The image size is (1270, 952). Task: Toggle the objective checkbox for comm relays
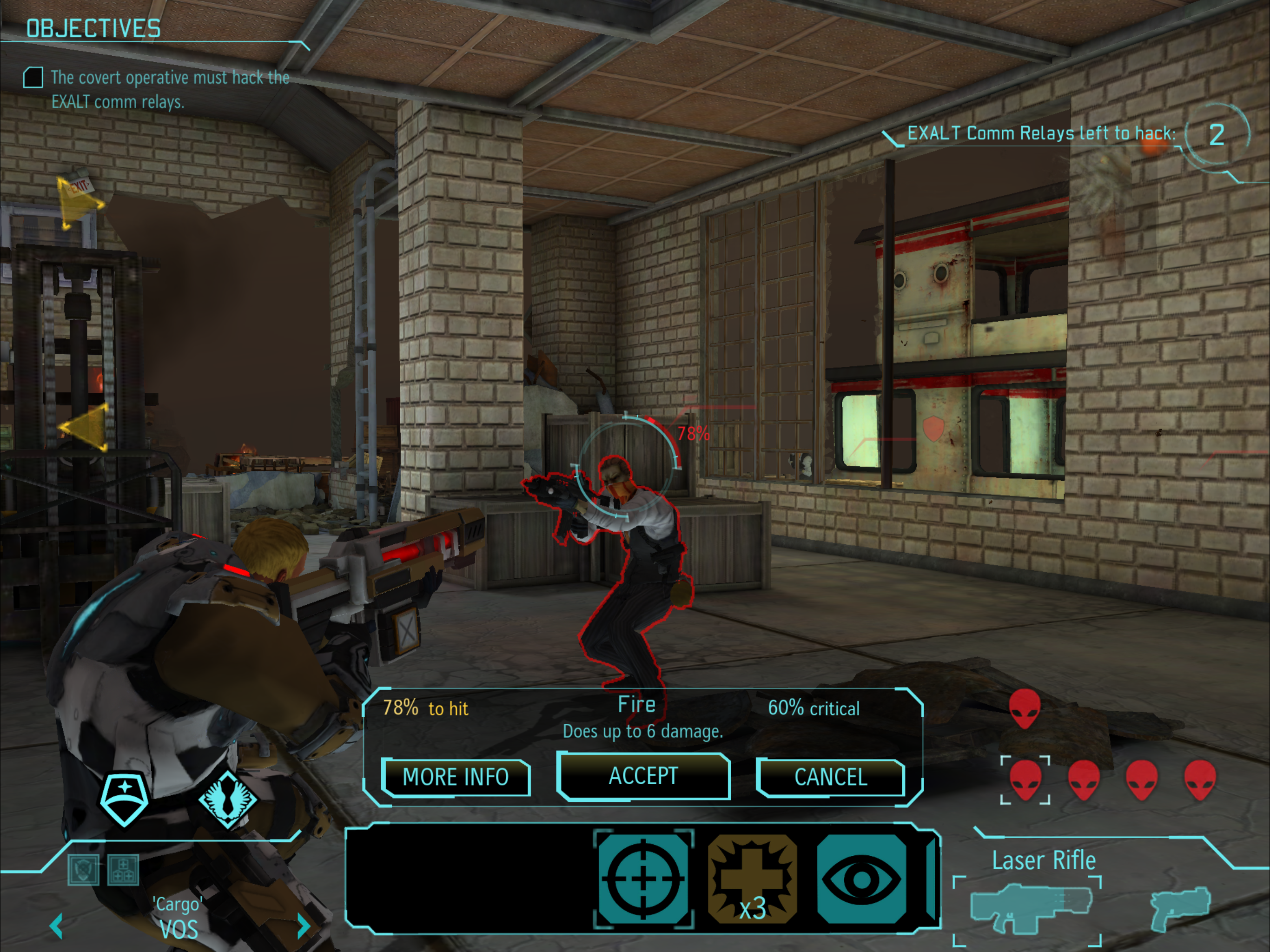pyautogui.click(x=33, y=78)
